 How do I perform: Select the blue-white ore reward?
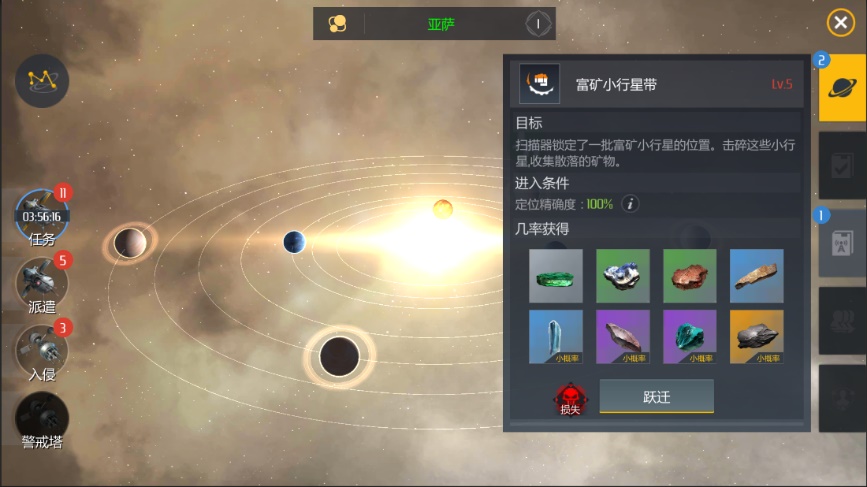click(x=623, y=276)
